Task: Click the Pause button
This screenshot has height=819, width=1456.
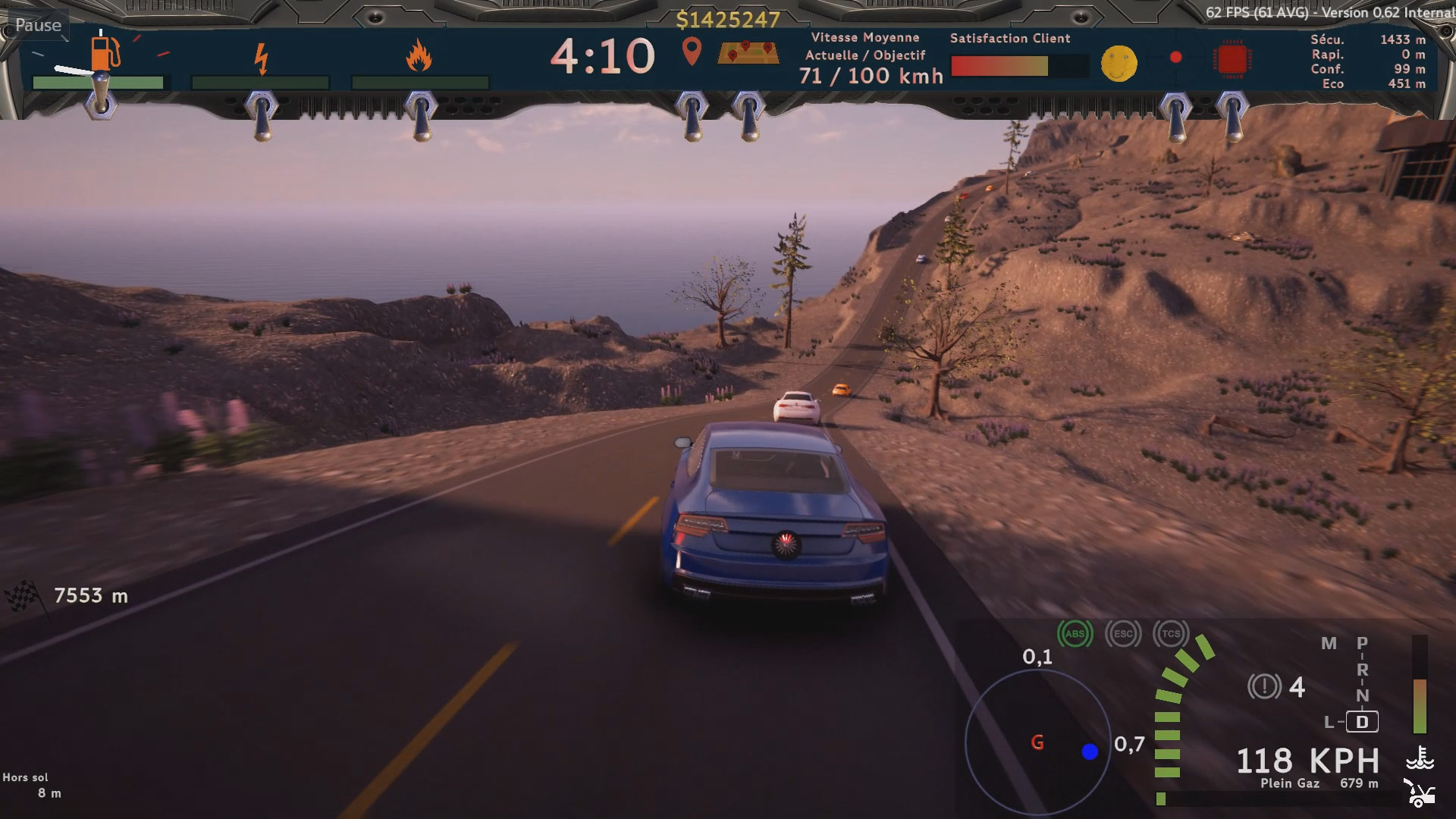Action: click(38, 25)
